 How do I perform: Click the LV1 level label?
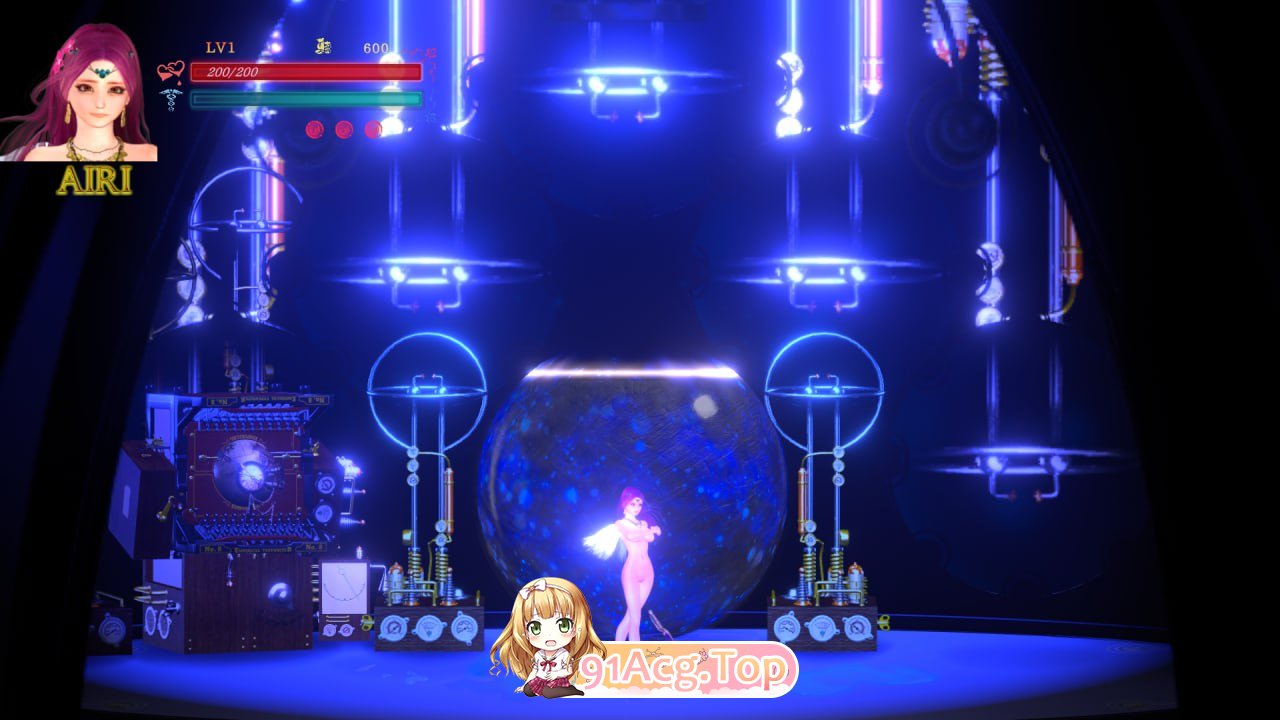click(x=220, y=46)
